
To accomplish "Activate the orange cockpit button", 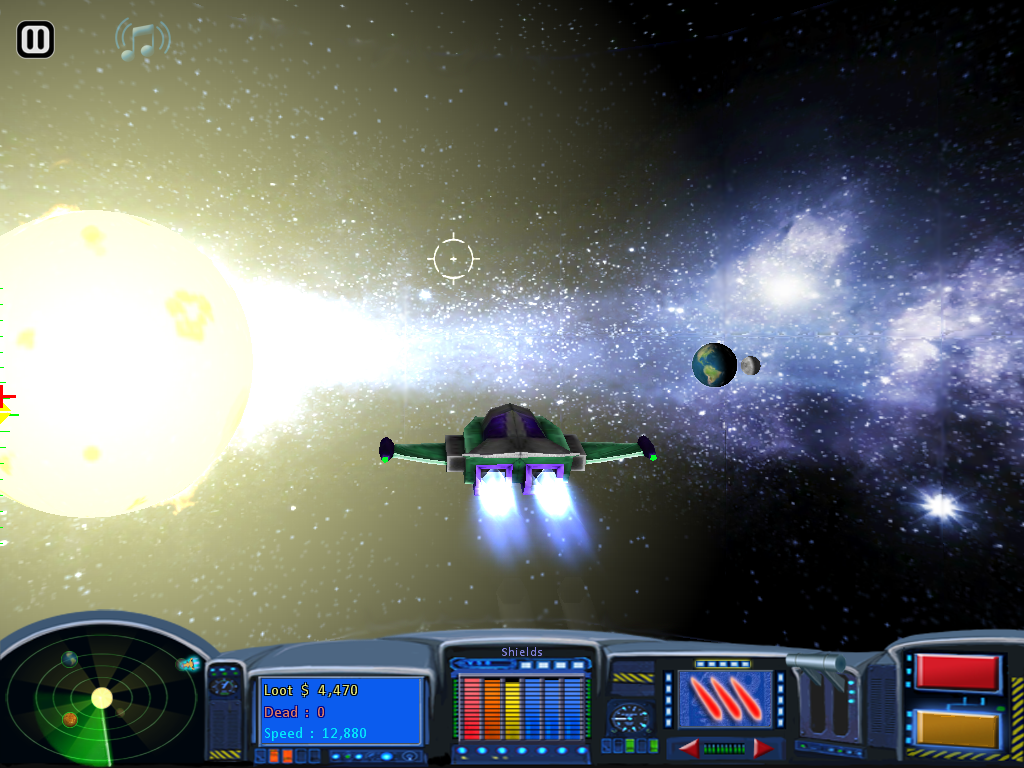I will (957, 729).
